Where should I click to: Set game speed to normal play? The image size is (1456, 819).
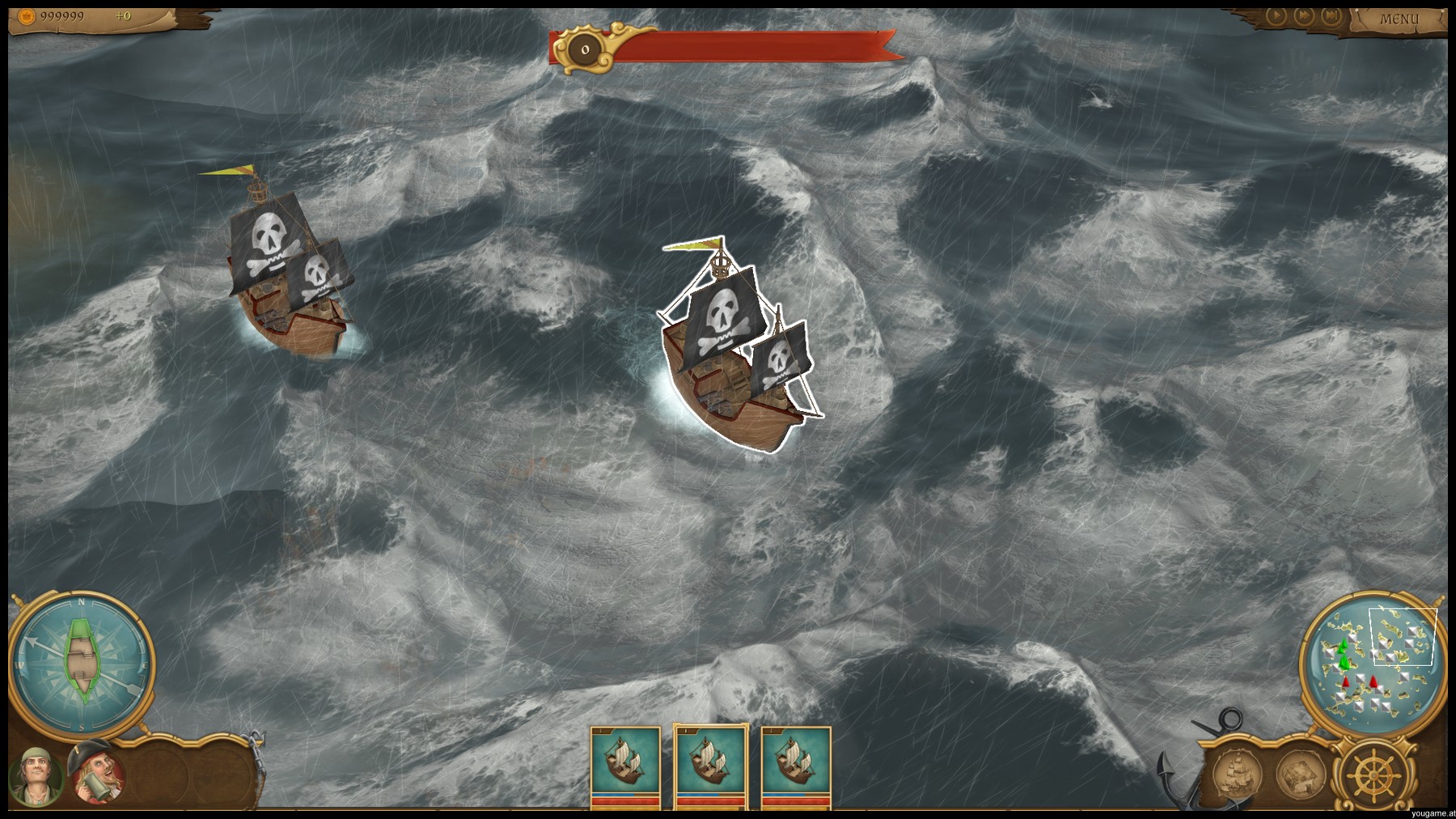1276,15
